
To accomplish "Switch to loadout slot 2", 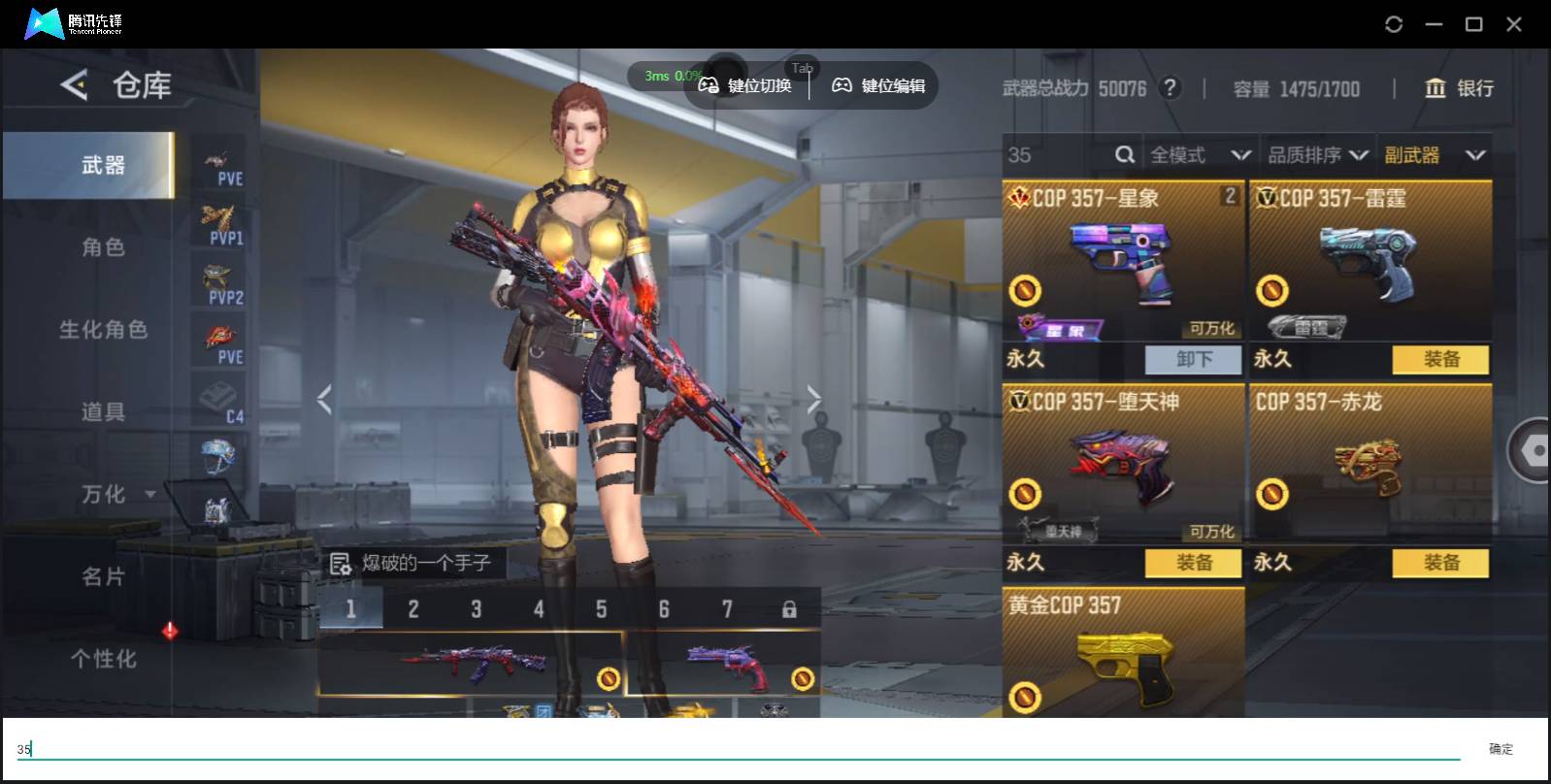I will pos(413,609).
